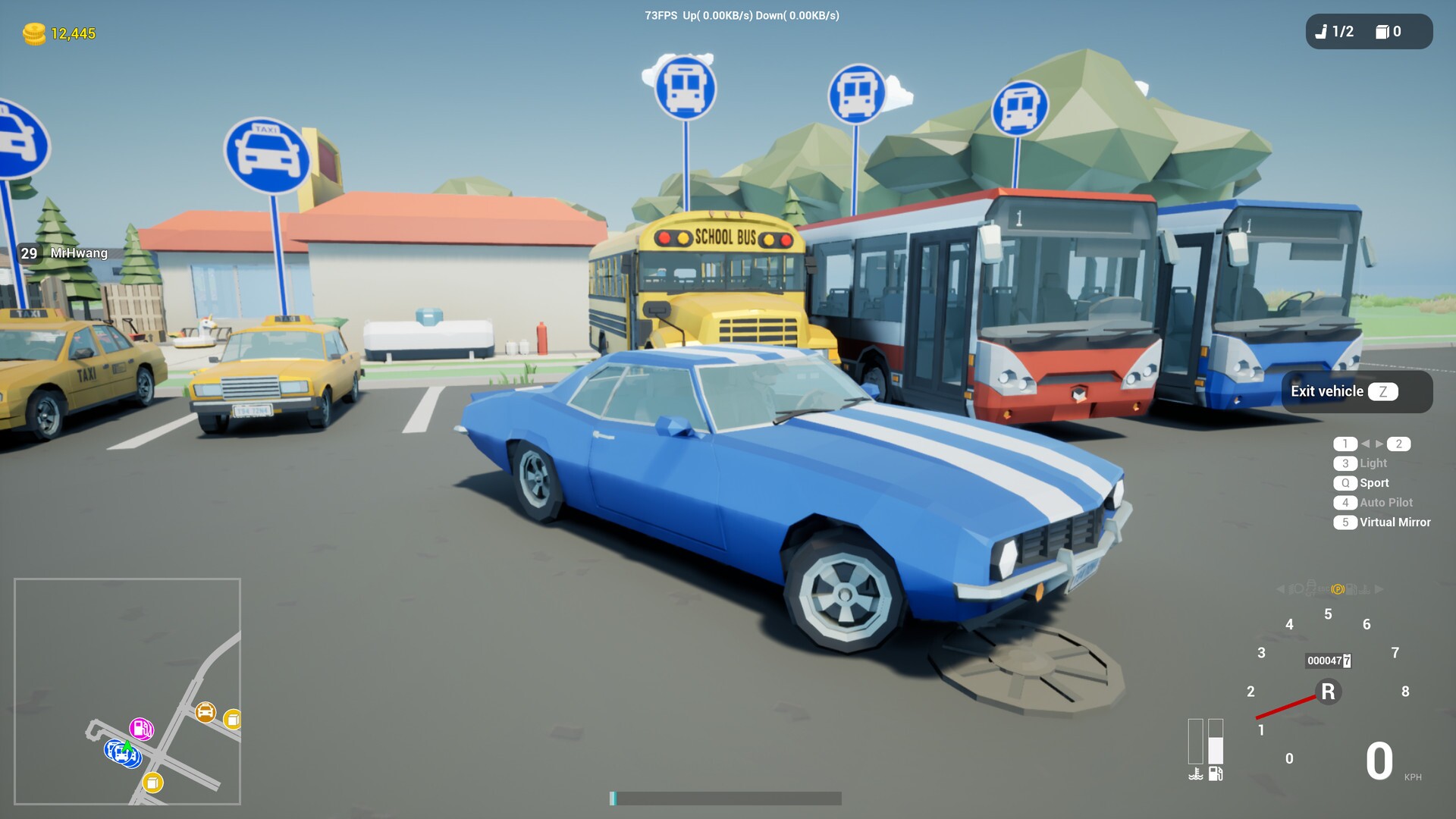Toggle Virtual Mirror with key 5
Screen dimensions: 1456x819
click(x=1345, y=522)
